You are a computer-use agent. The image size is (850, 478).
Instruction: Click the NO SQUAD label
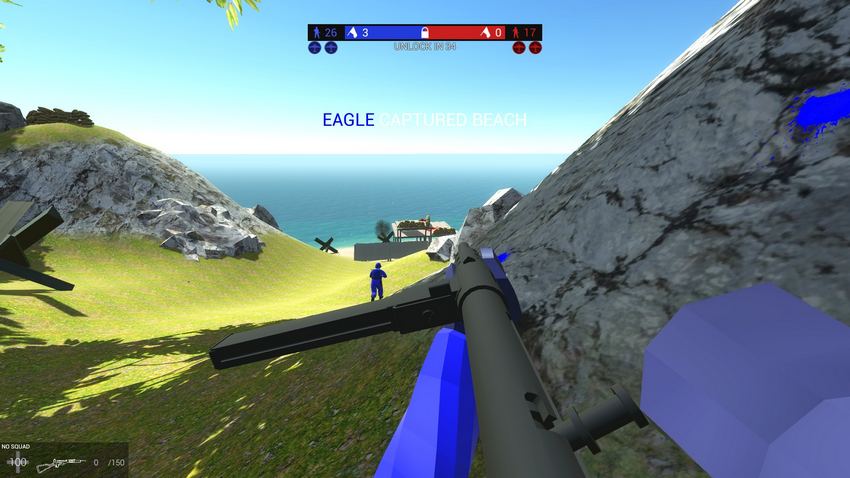click(18, 447)
